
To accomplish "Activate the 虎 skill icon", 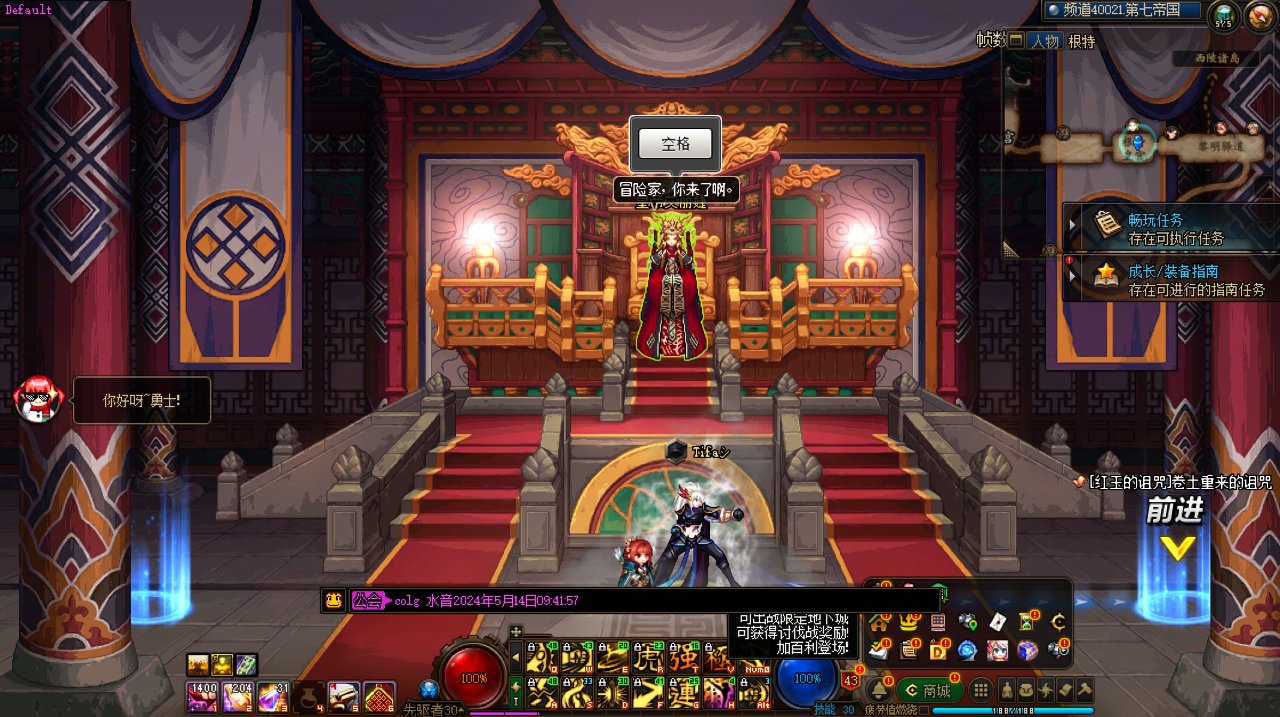I will tap(650, 657).
